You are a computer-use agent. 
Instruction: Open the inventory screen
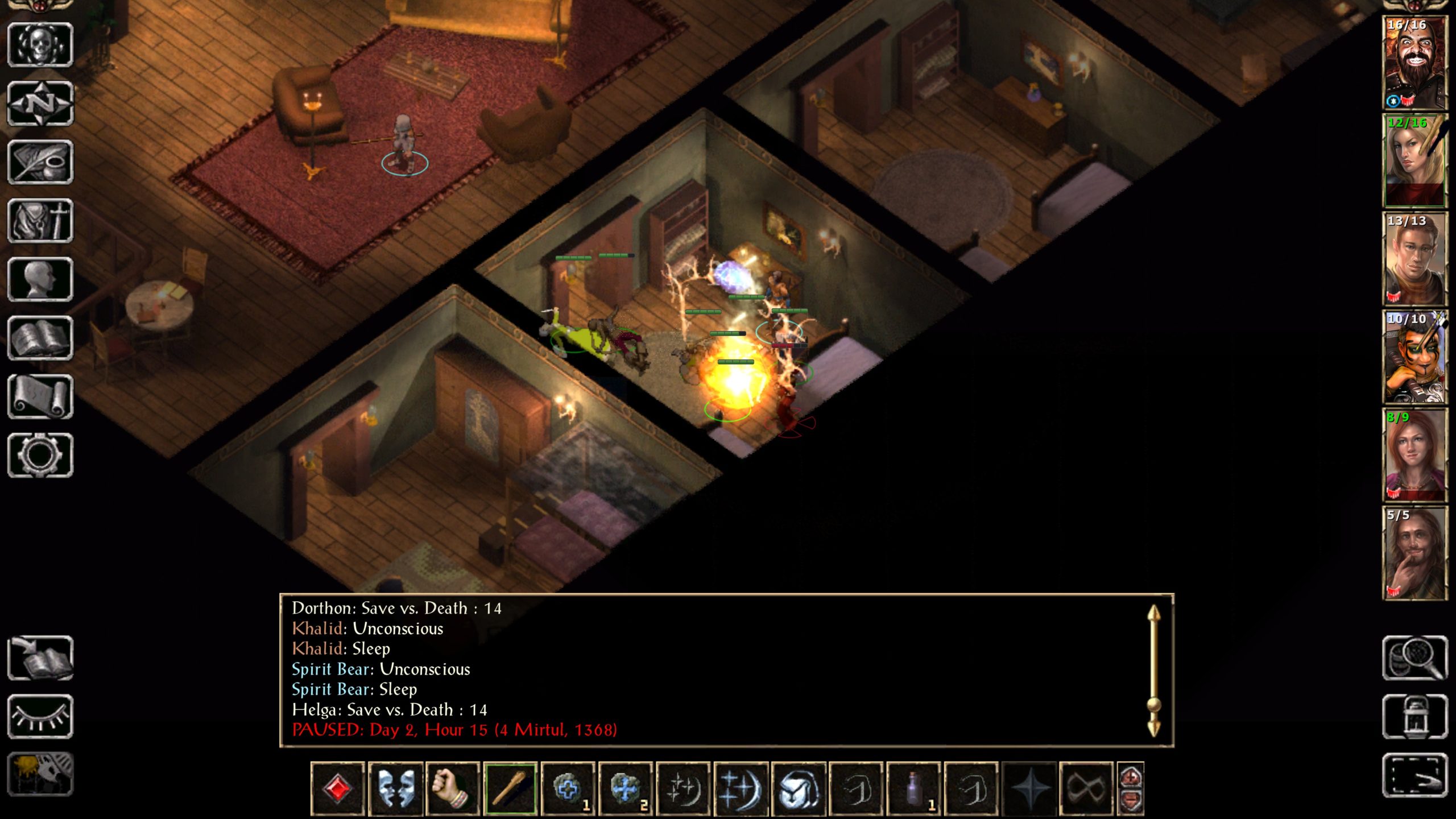pos(40,221)
